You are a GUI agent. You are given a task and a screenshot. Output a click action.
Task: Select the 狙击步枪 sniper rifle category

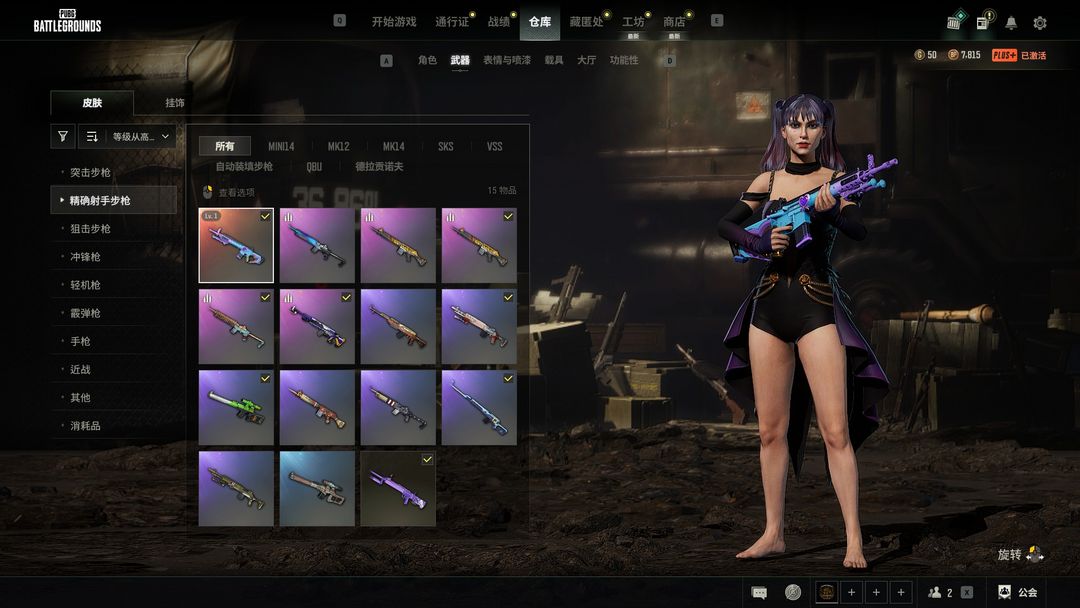point(90,229)
